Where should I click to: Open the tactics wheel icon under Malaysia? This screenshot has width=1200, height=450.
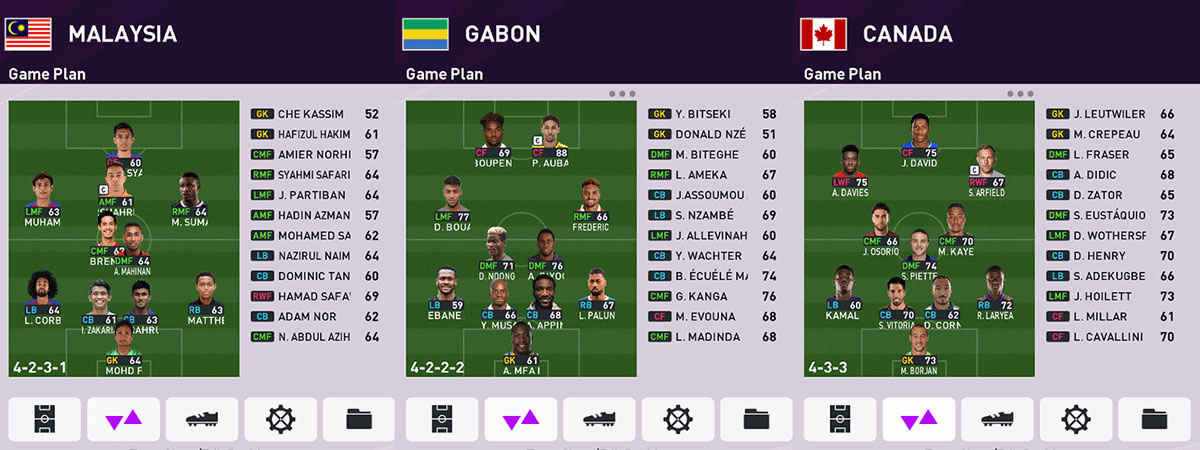(281, 419)
